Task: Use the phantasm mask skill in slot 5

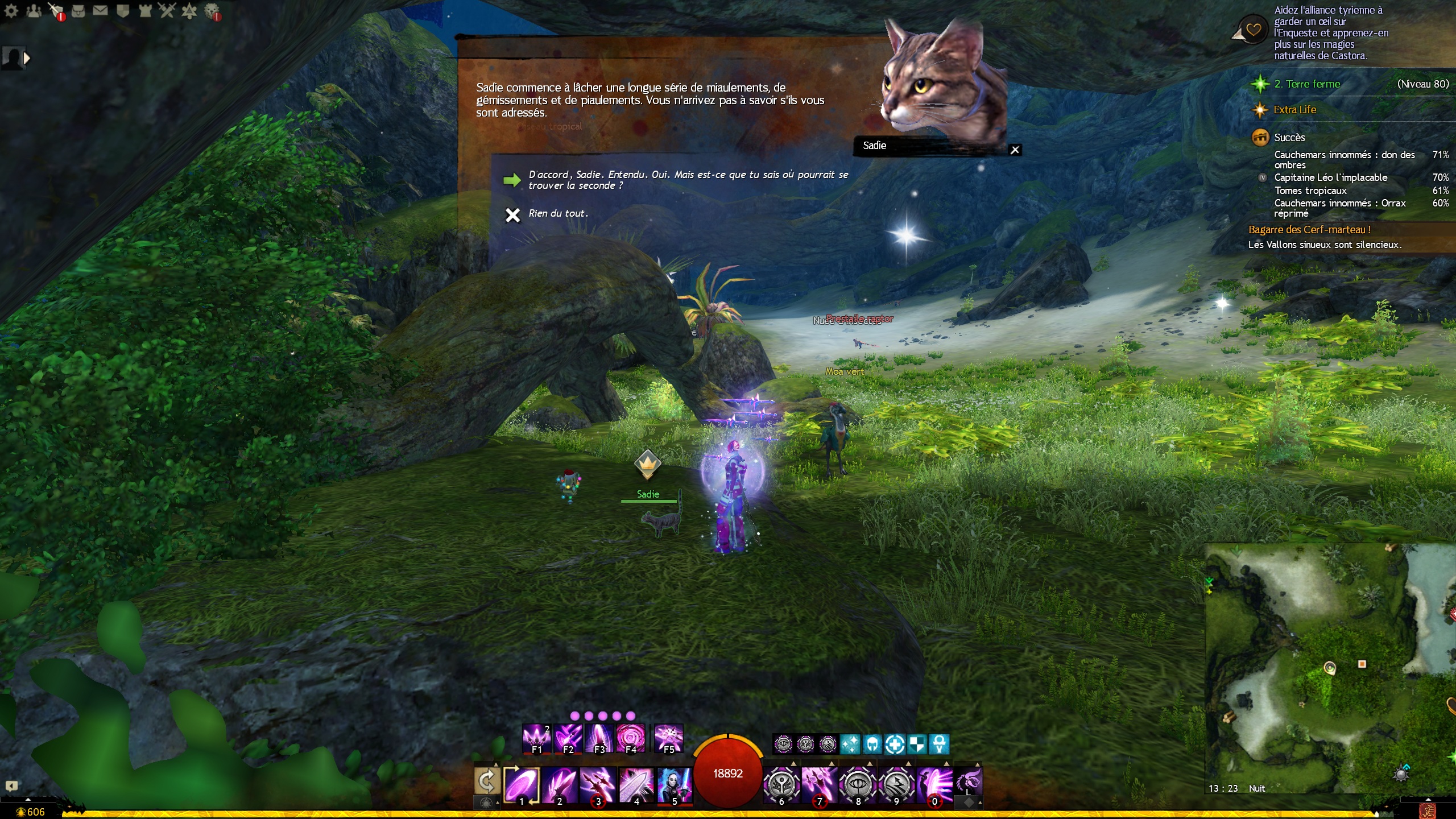Action: coord(675,784)
